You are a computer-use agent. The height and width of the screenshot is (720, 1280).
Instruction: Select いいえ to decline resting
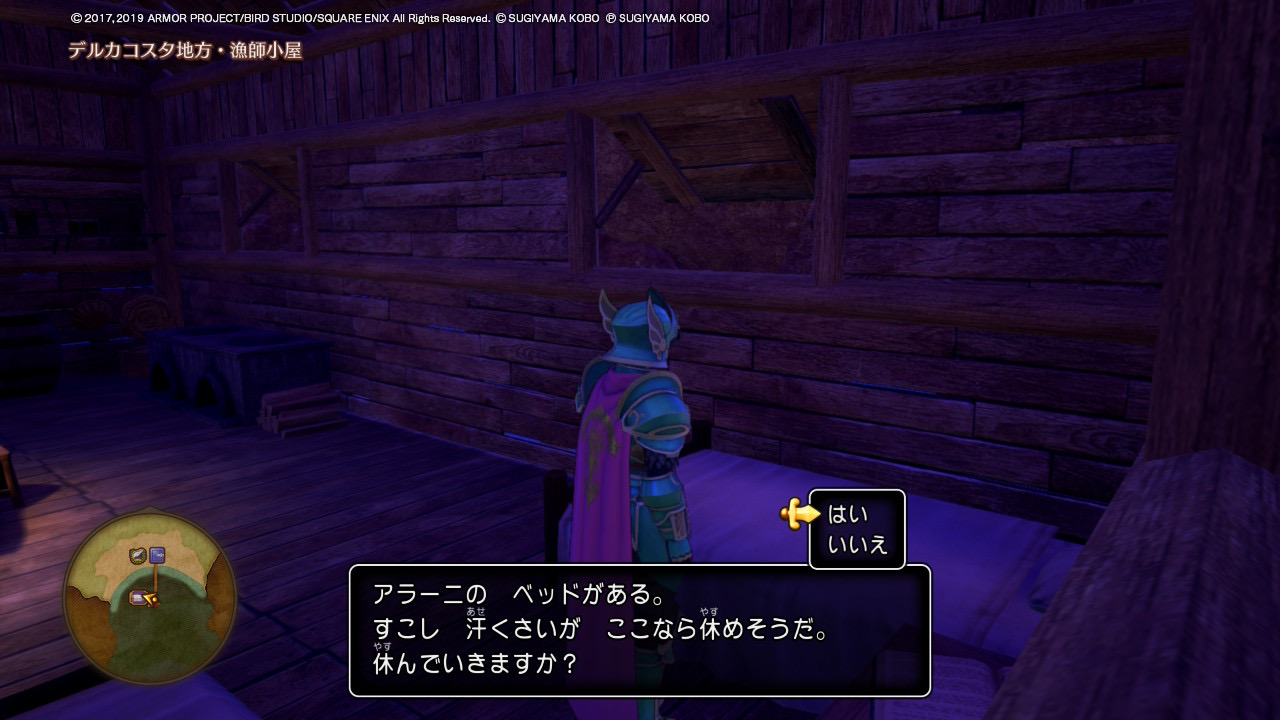click(857, 546)
